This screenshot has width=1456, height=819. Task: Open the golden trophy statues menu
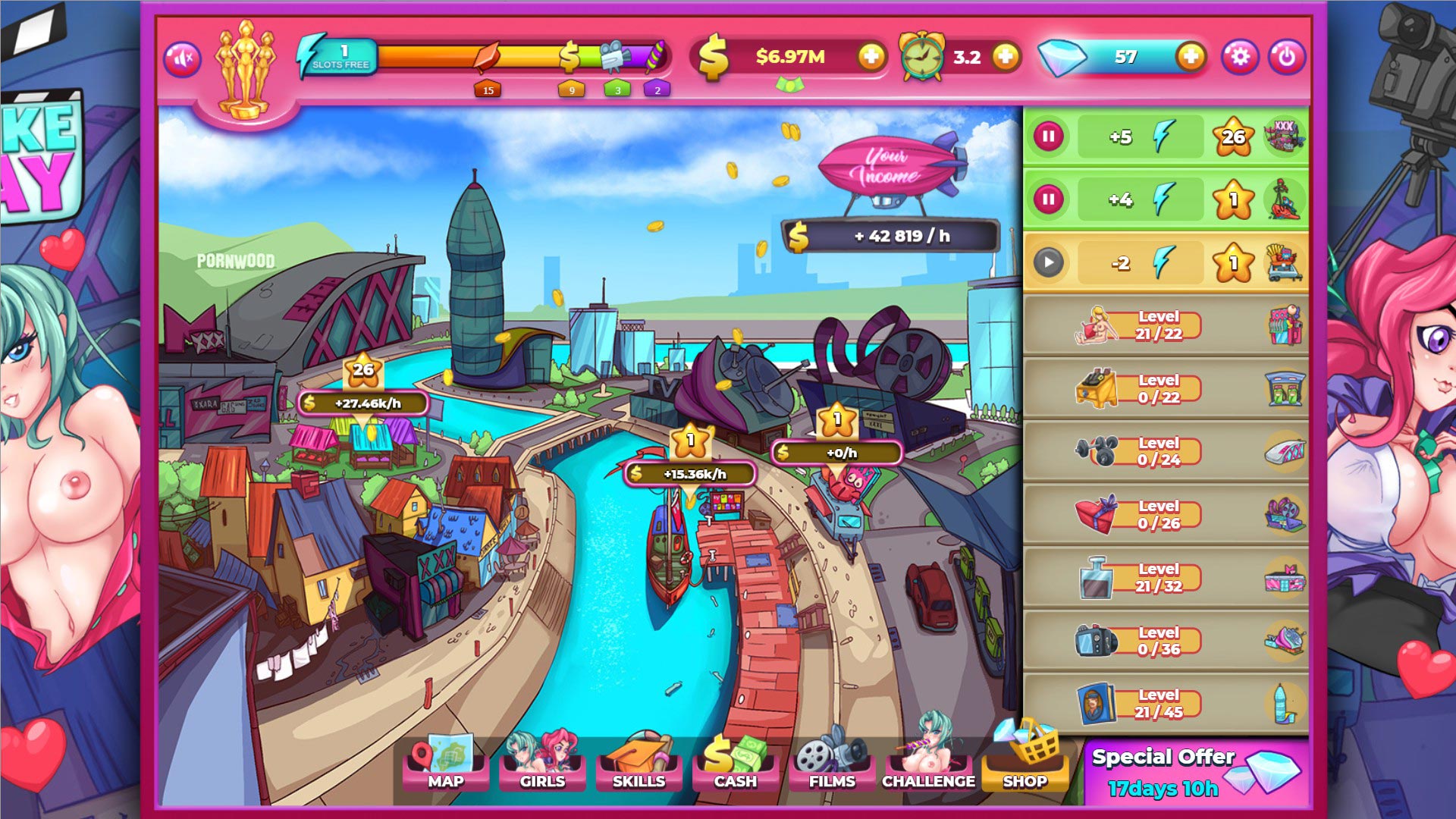(x=244, y=70)
